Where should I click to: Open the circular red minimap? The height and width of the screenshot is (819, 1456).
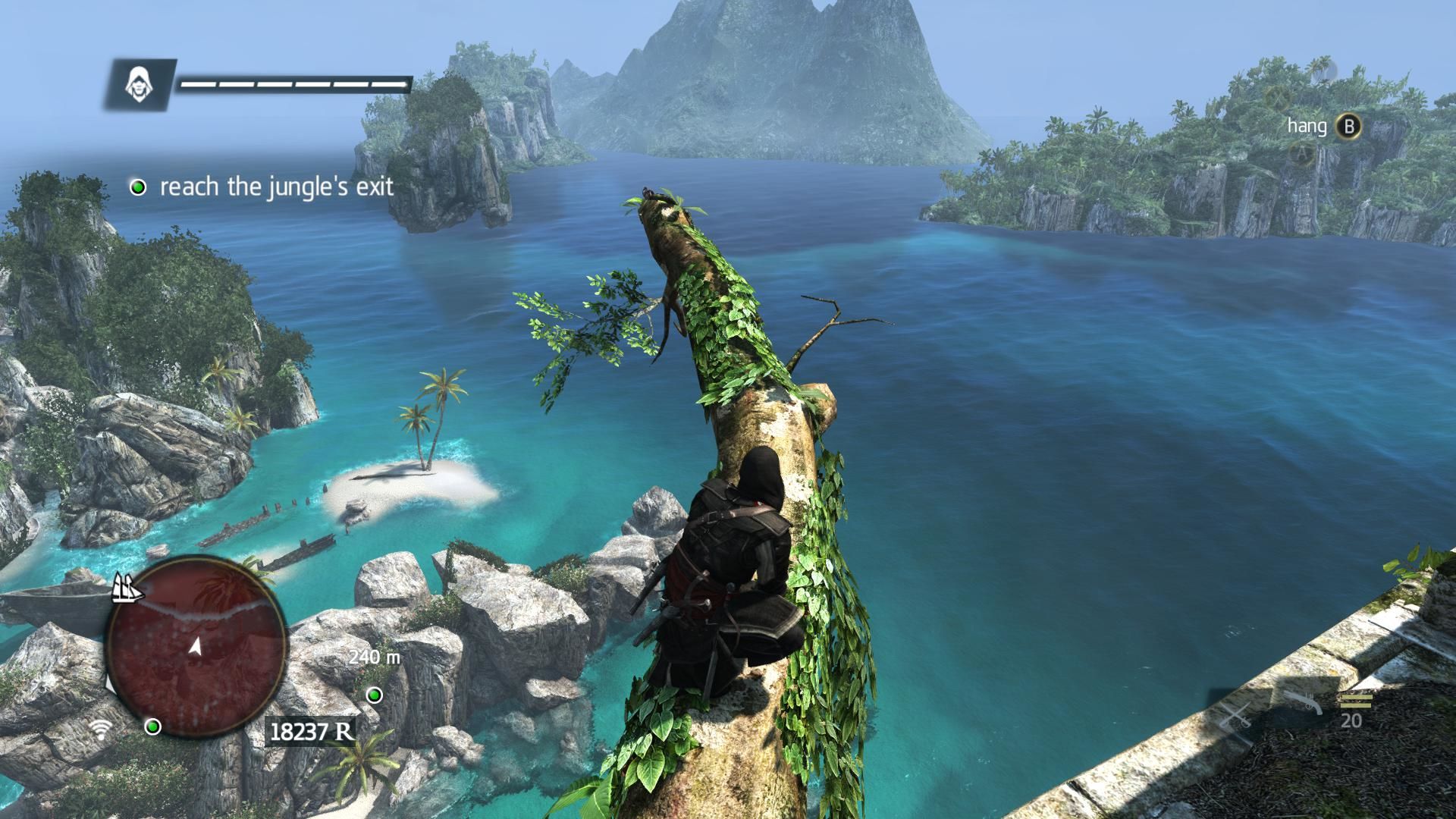(x=196, y=646)
